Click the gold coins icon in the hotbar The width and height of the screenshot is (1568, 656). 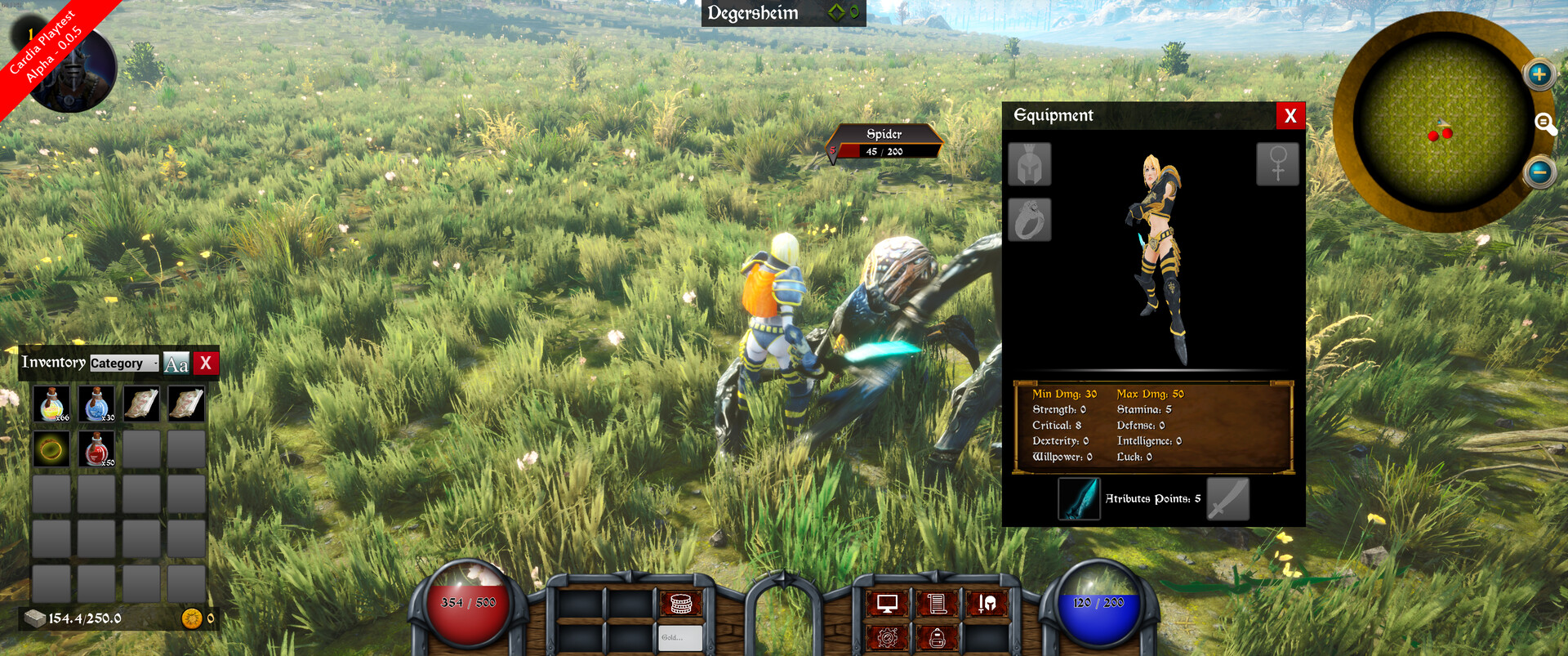[x=680, y=603]
